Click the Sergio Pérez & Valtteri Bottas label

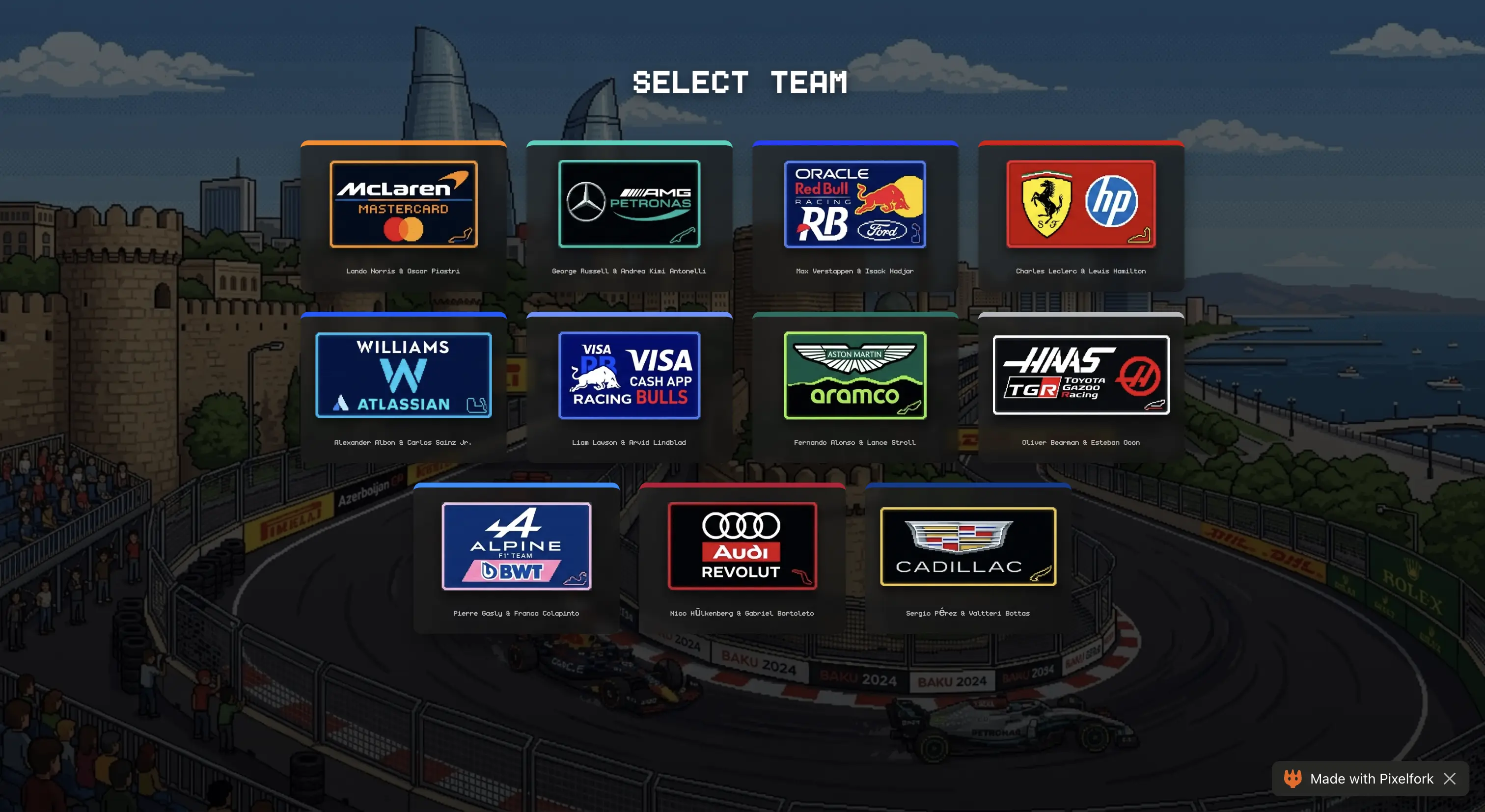click(x=968, y=613)
